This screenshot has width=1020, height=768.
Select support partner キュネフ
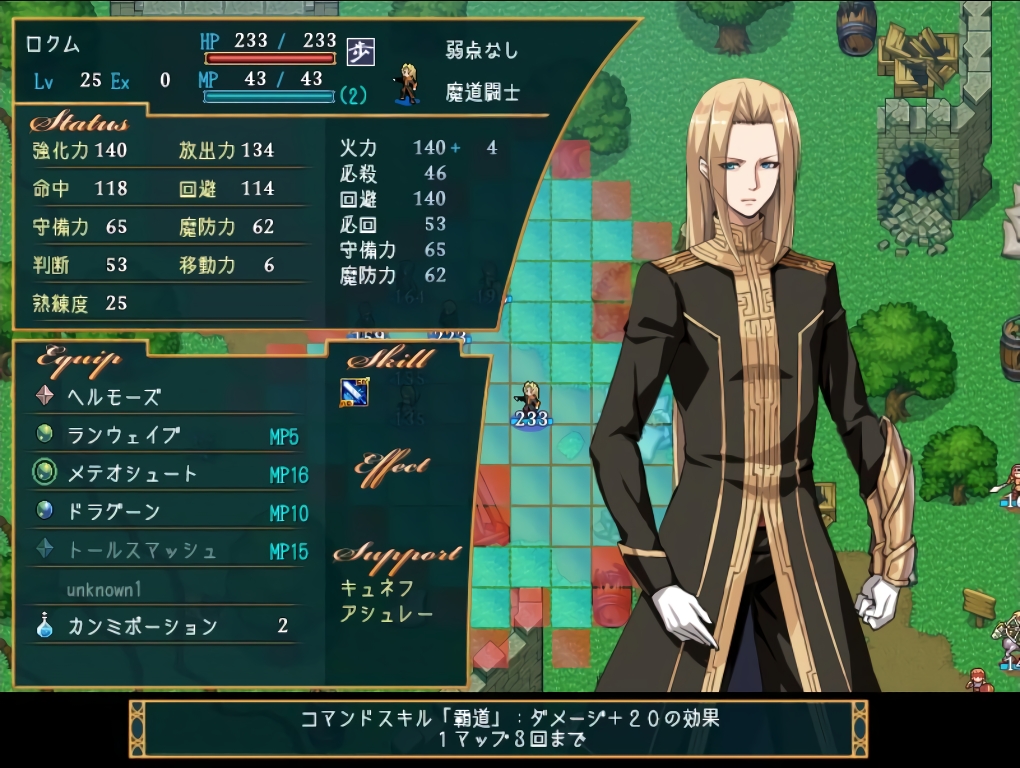click(377, 588)
